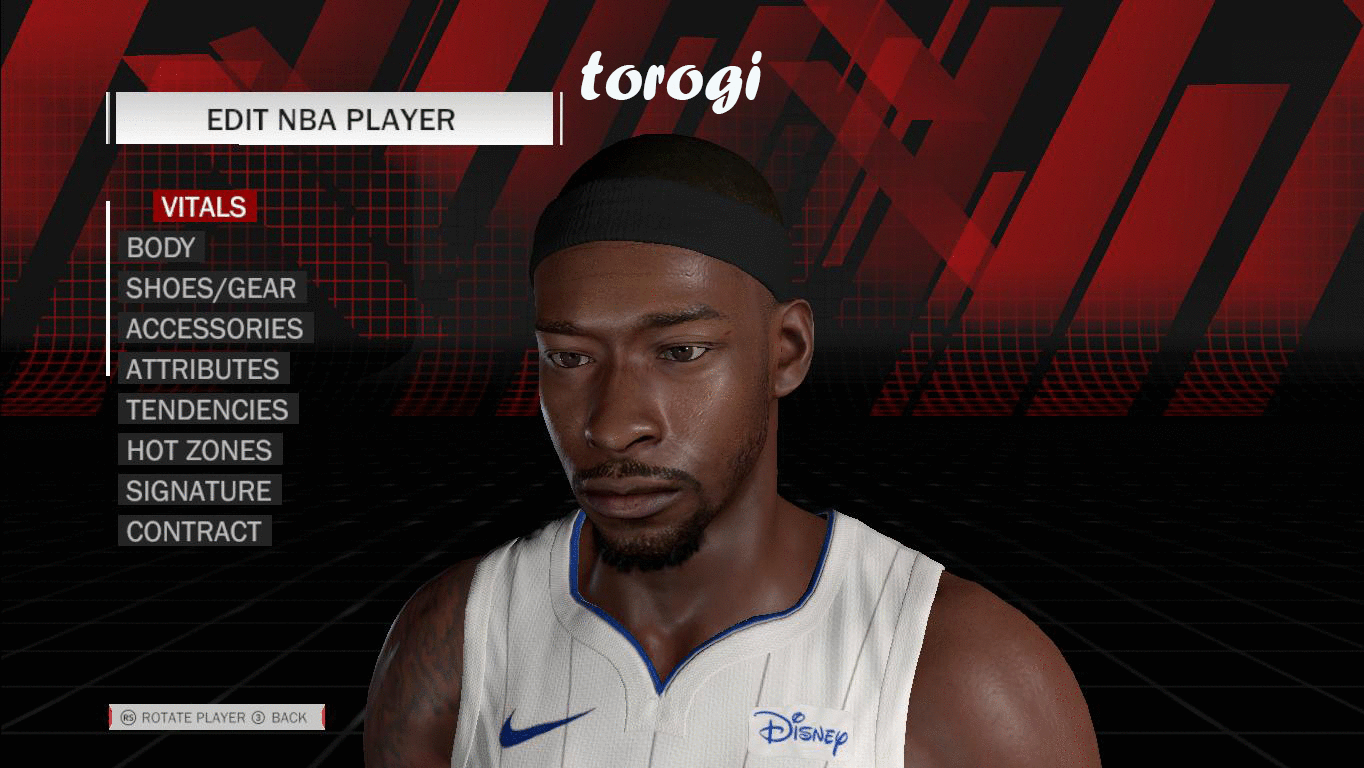The height and width of the screenshot is (768, 1364).
Task: Open the SIGNATURE animations section
Action: click(x=197, y=491)
